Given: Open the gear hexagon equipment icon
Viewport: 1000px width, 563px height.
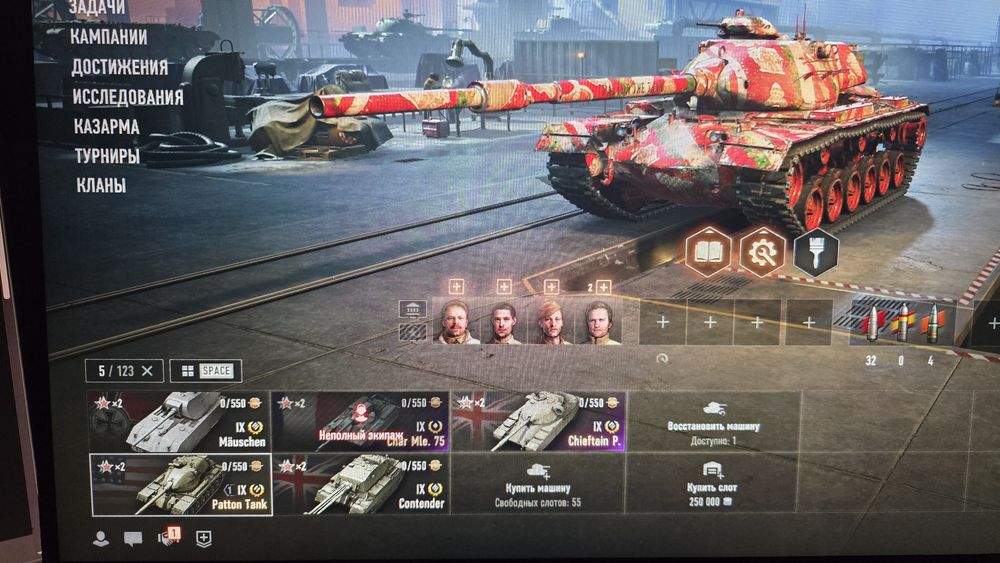Looking at the screenshot, I should coord(762,251).
